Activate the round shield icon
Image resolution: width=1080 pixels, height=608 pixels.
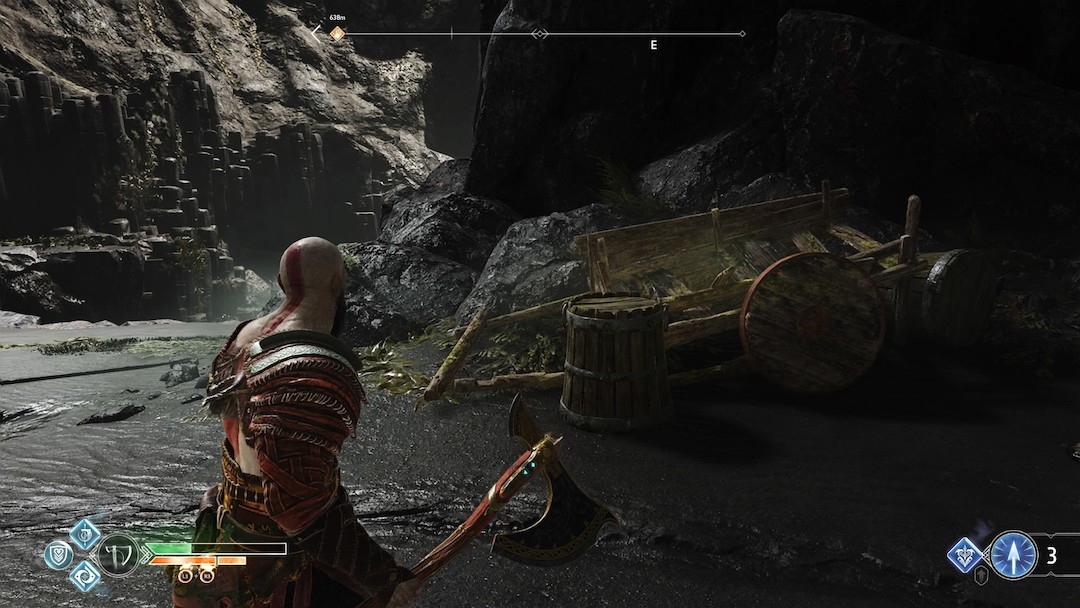click(x=58, y=551)
